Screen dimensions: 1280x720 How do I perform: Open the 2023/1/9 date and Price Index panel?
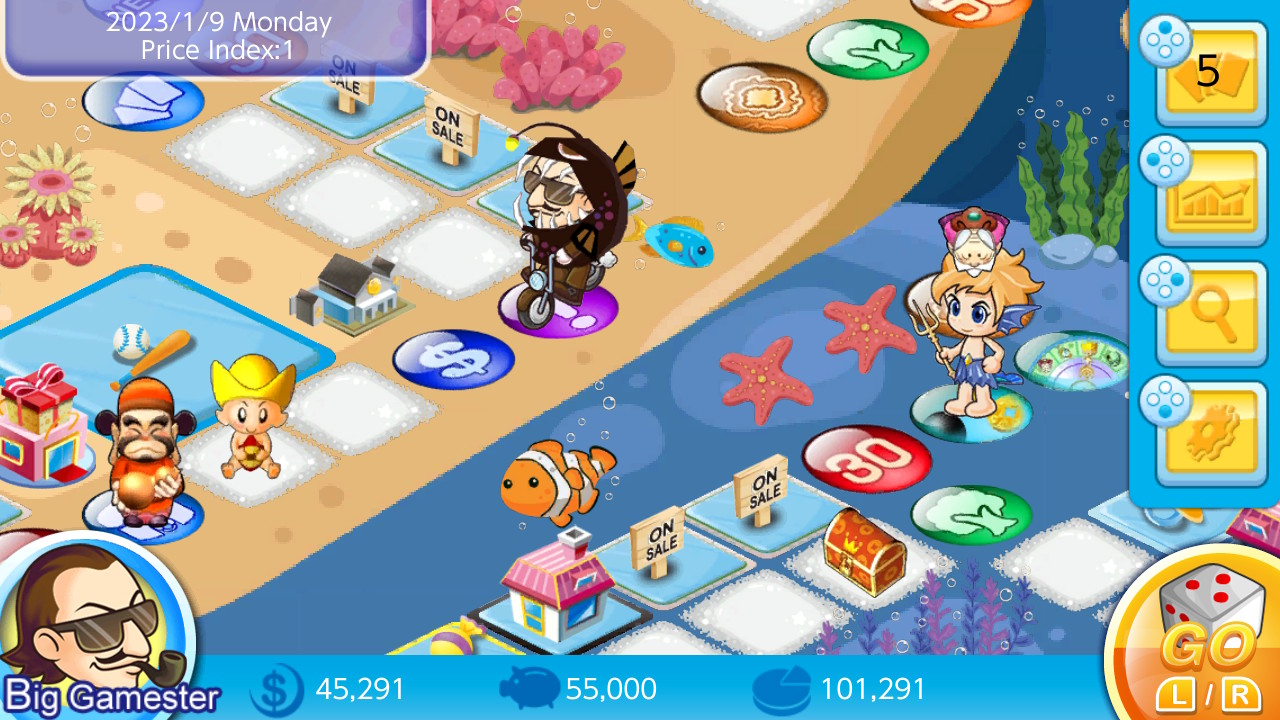[213, 37]
